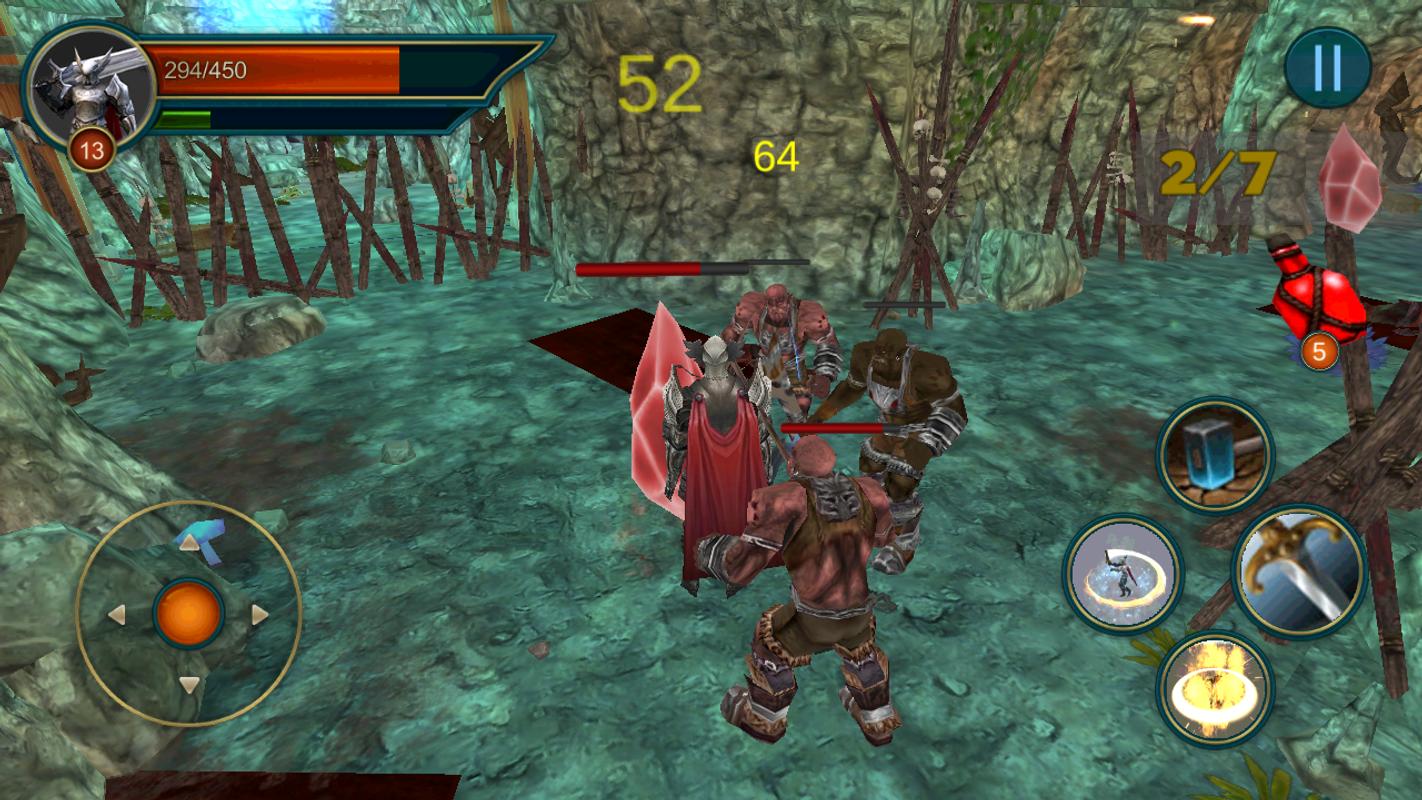The image size is (1422, 800).
Task: Click the orange joystick center knob
Action: coord(189,614)
